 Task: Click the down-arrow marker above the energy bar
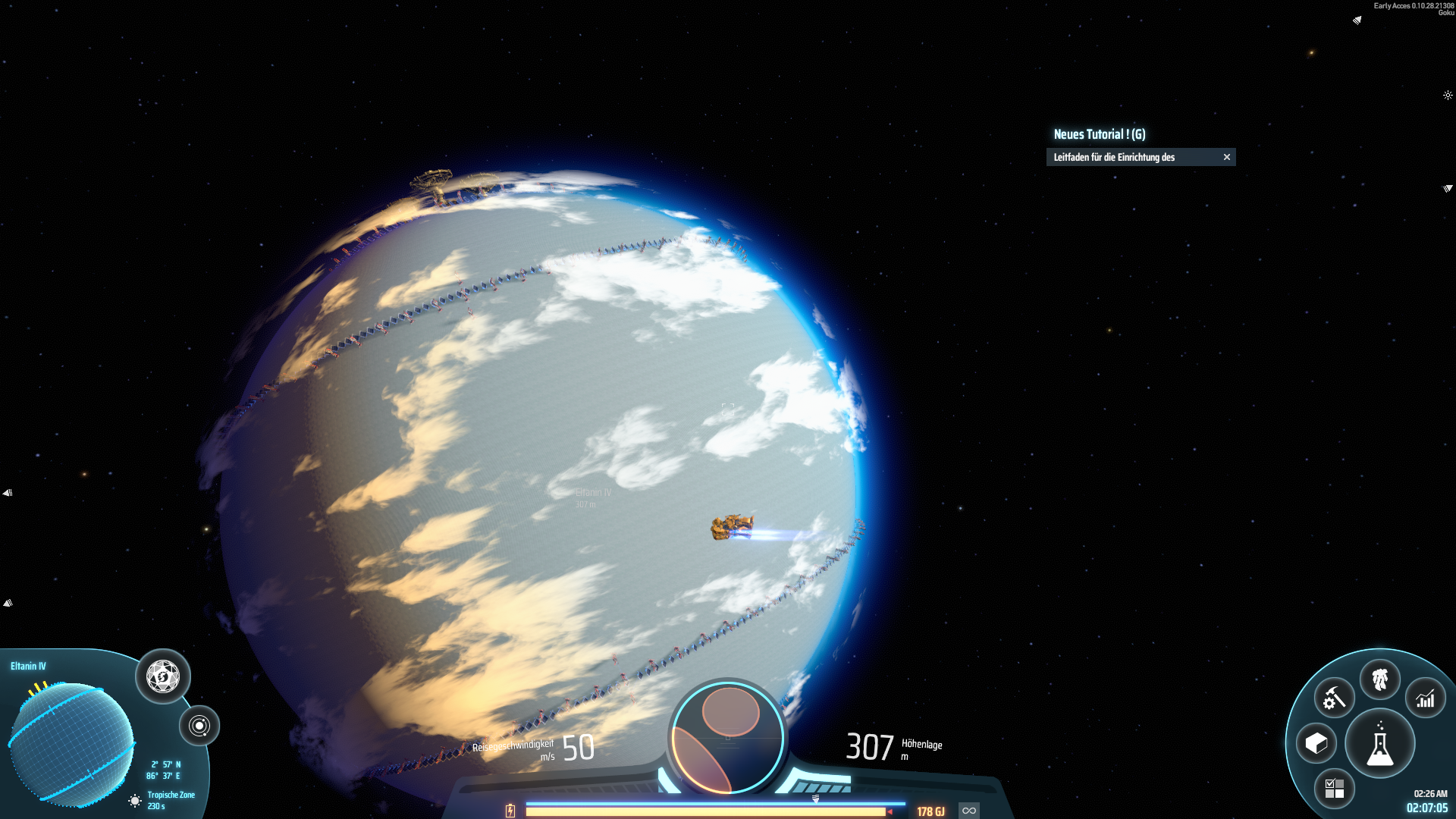point(817,798)
